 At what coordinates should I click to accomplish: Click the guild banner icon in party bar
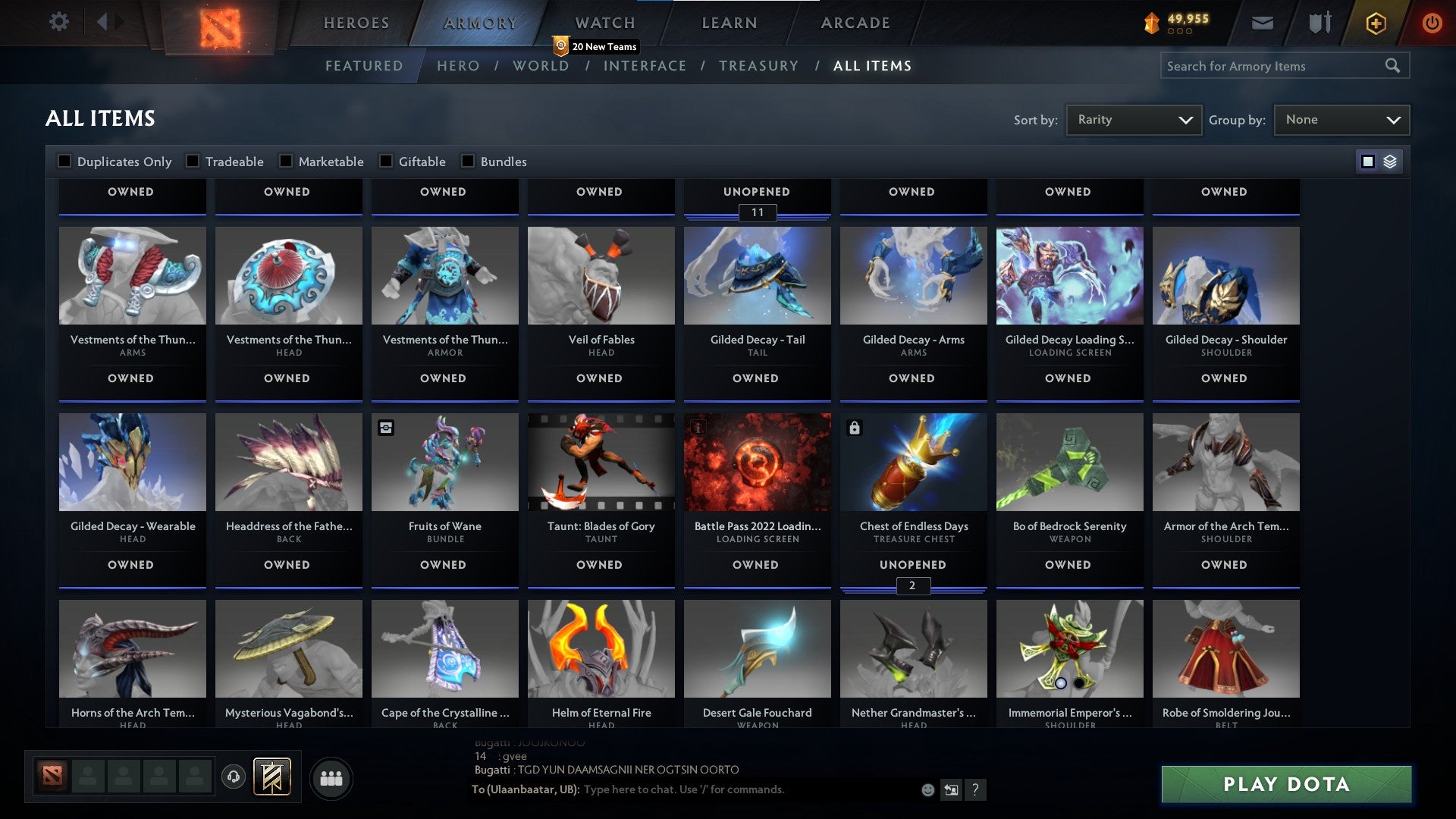coord(273,777)
